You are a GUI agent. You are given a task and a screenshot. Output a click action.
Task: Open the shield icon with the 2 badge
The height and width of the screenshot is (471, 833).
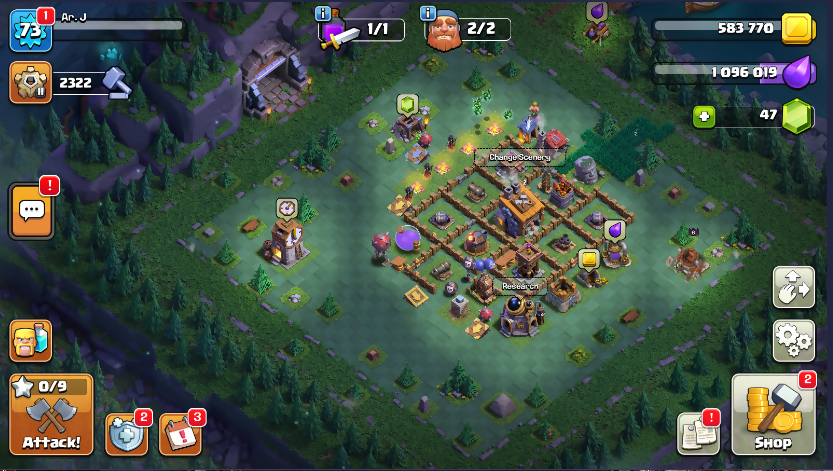[x=126, y=433]
